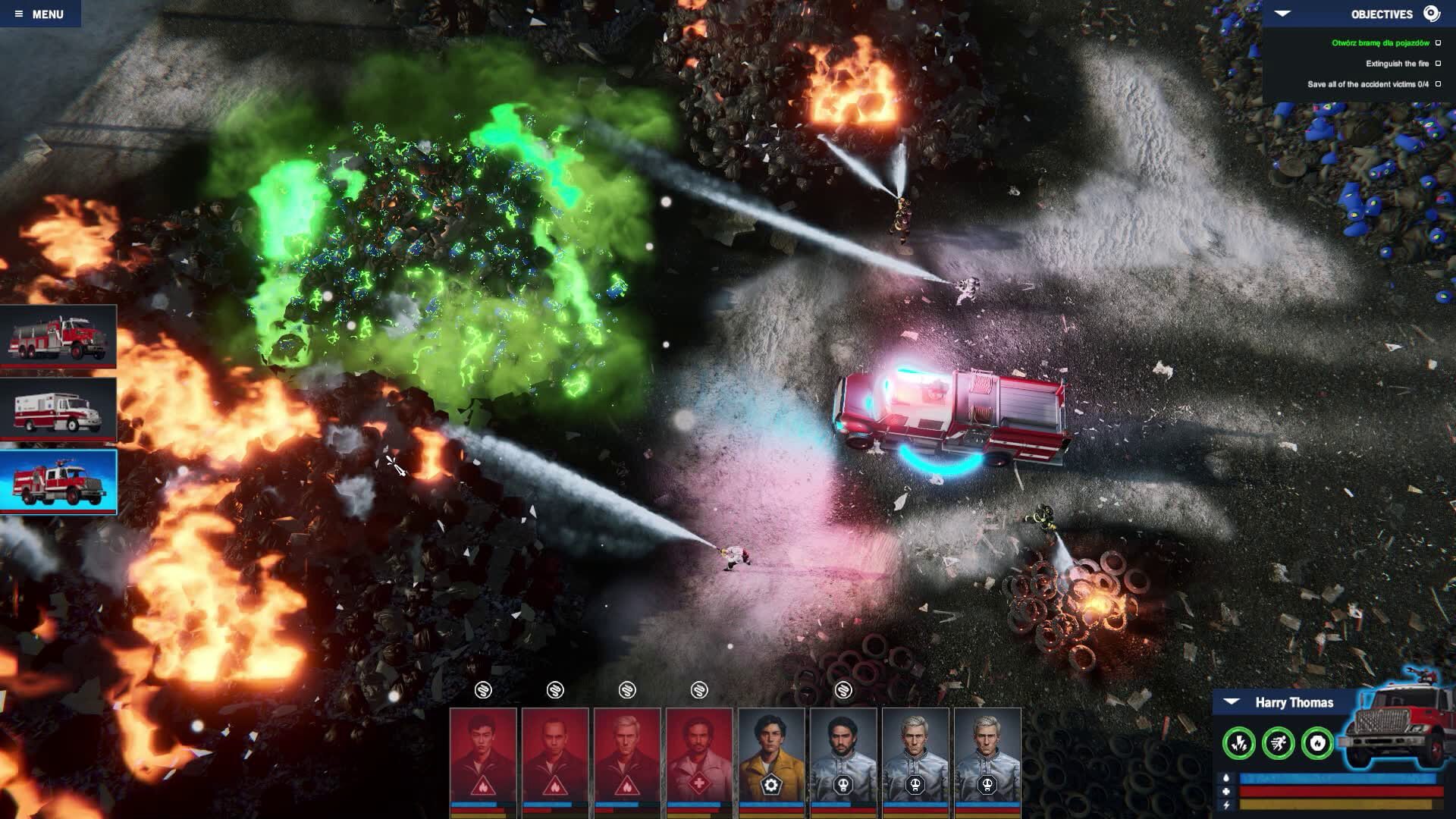Image resolution: width=1456 pixels, height=819 pixels.
Task: Click the hose coil icon above the first portrait
Action: [x=482, y=691]
